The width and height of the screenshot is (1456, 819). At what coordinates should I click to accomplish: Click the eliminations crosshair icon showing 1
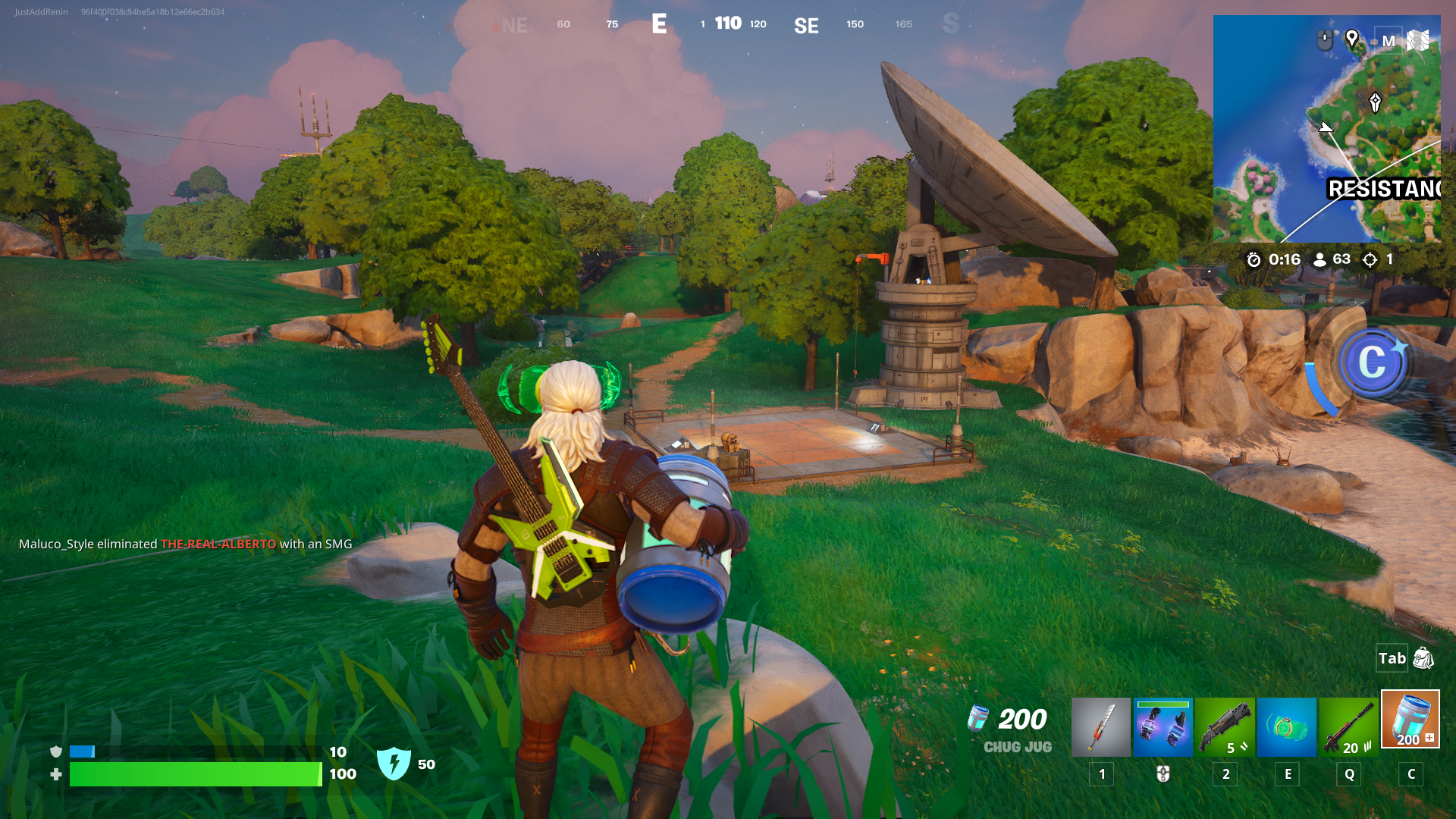pyautogui.click(x=1370, y=259)
